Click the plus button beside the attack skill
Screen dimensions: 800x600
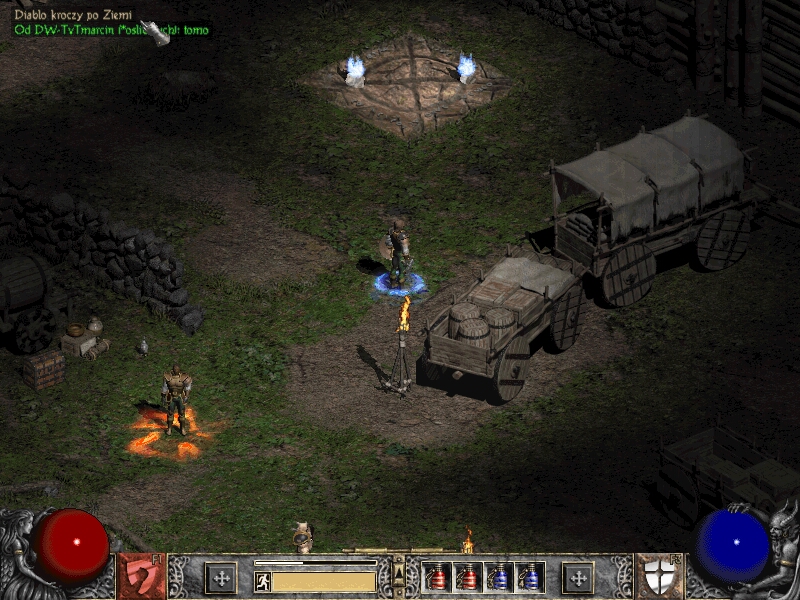(x=221, y=577)
